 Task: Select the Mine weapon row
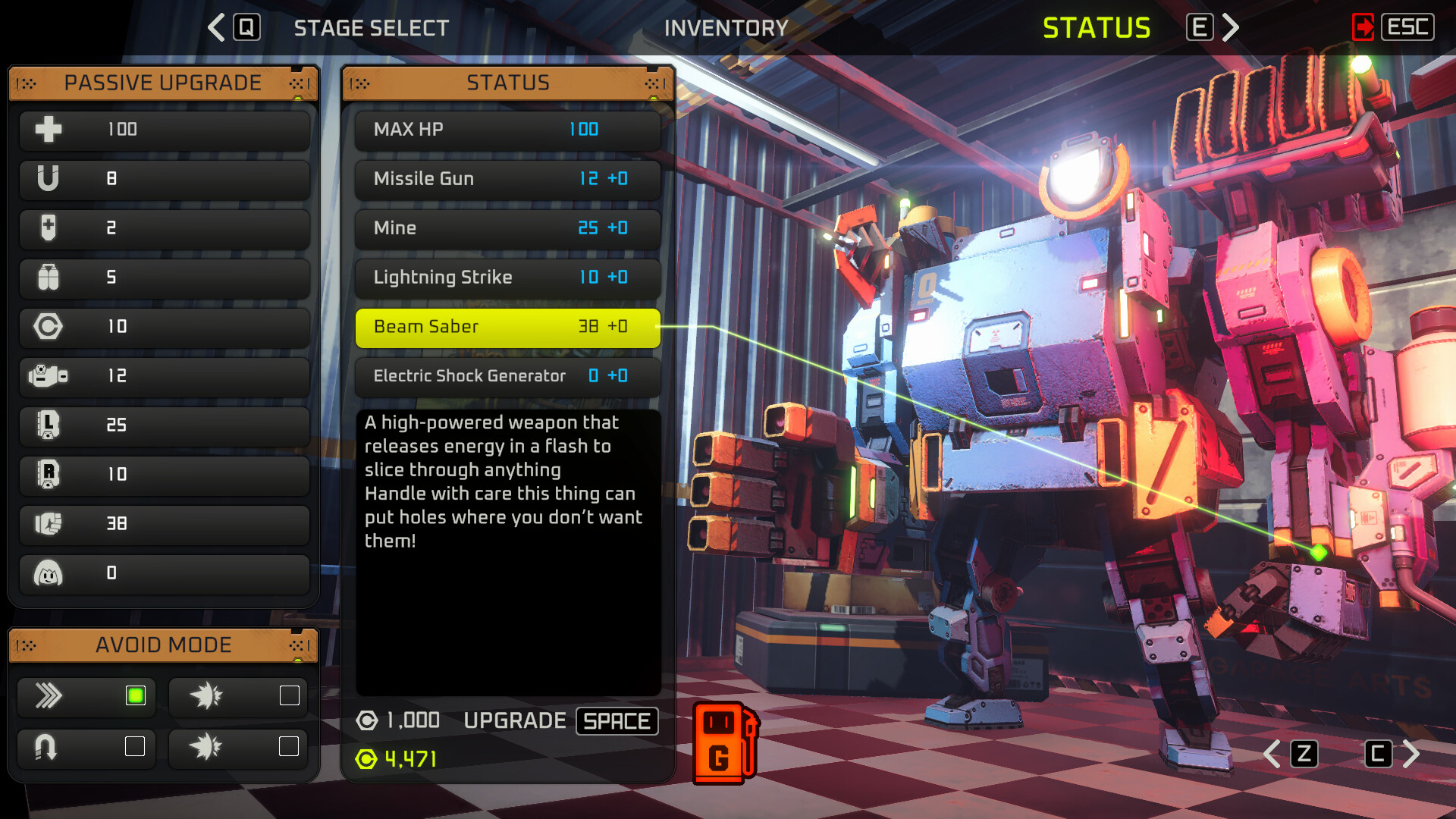click(x=507, y=228)
